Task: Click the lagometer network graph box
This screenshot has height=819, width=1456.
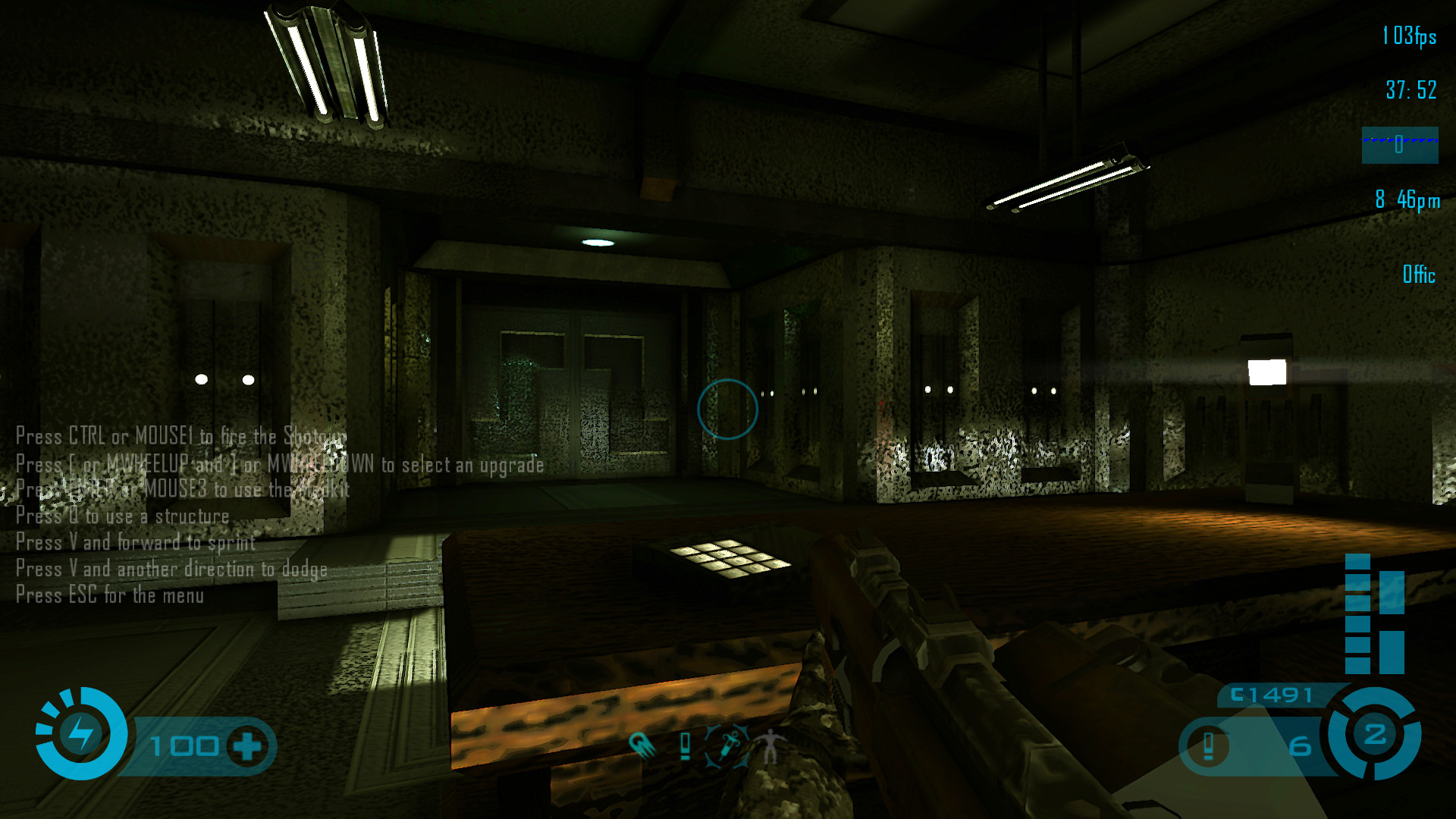Action: pos(1399,145)
